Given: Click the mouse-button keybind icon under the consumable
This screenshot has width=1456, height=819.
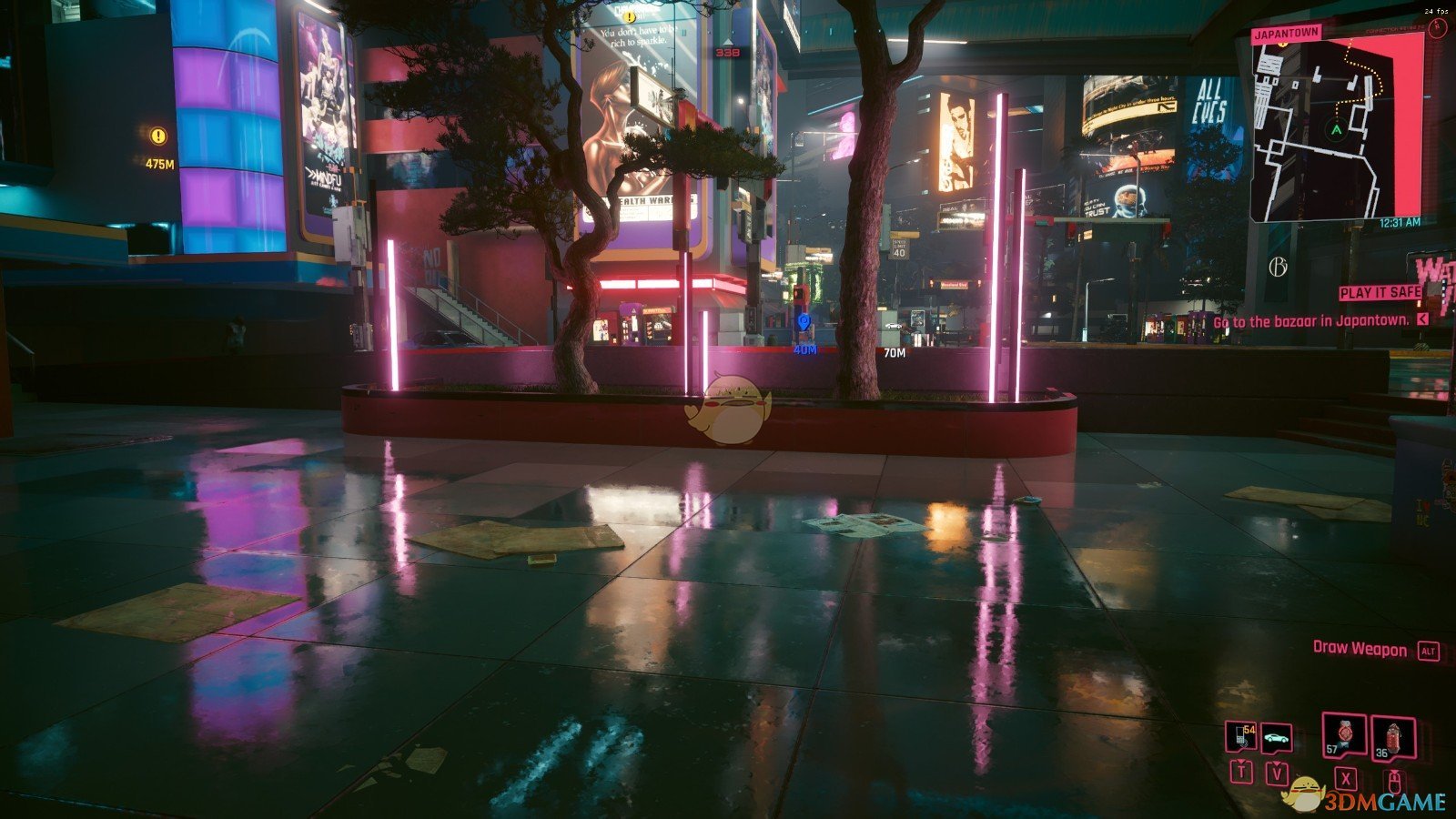Looking at the screenshot, I should tap(1394, 783).
